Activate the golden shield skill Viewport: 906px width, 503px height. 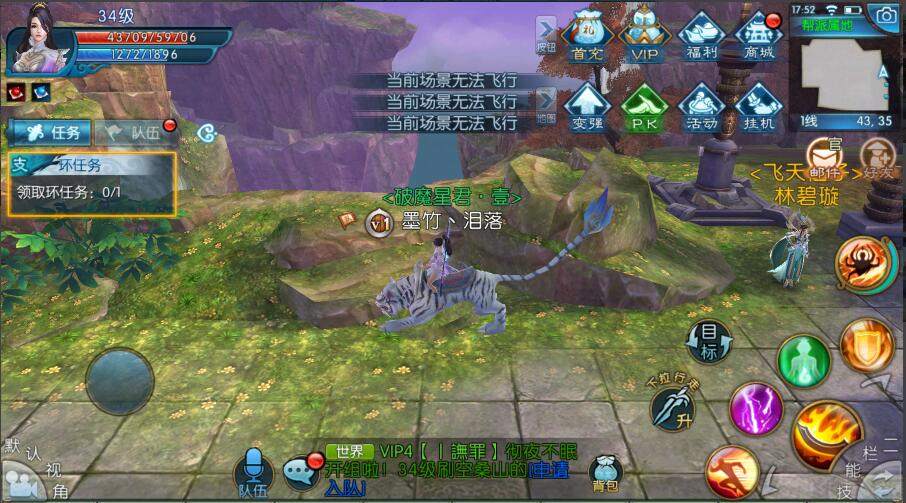point(867,347)
